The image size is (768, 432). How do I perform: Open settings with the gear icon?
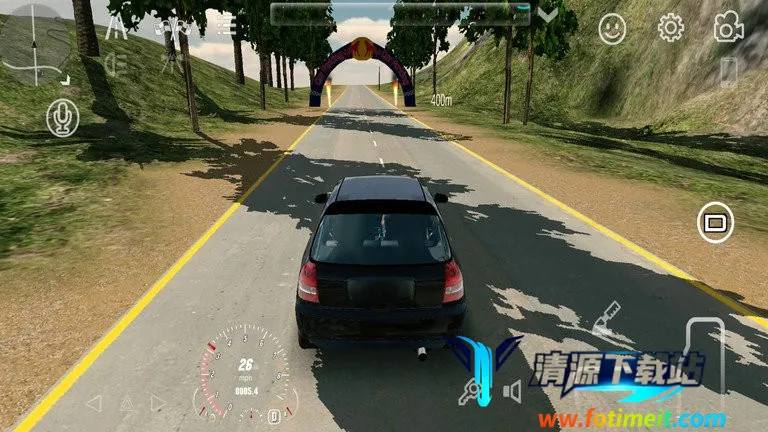(x=670, y=28)
